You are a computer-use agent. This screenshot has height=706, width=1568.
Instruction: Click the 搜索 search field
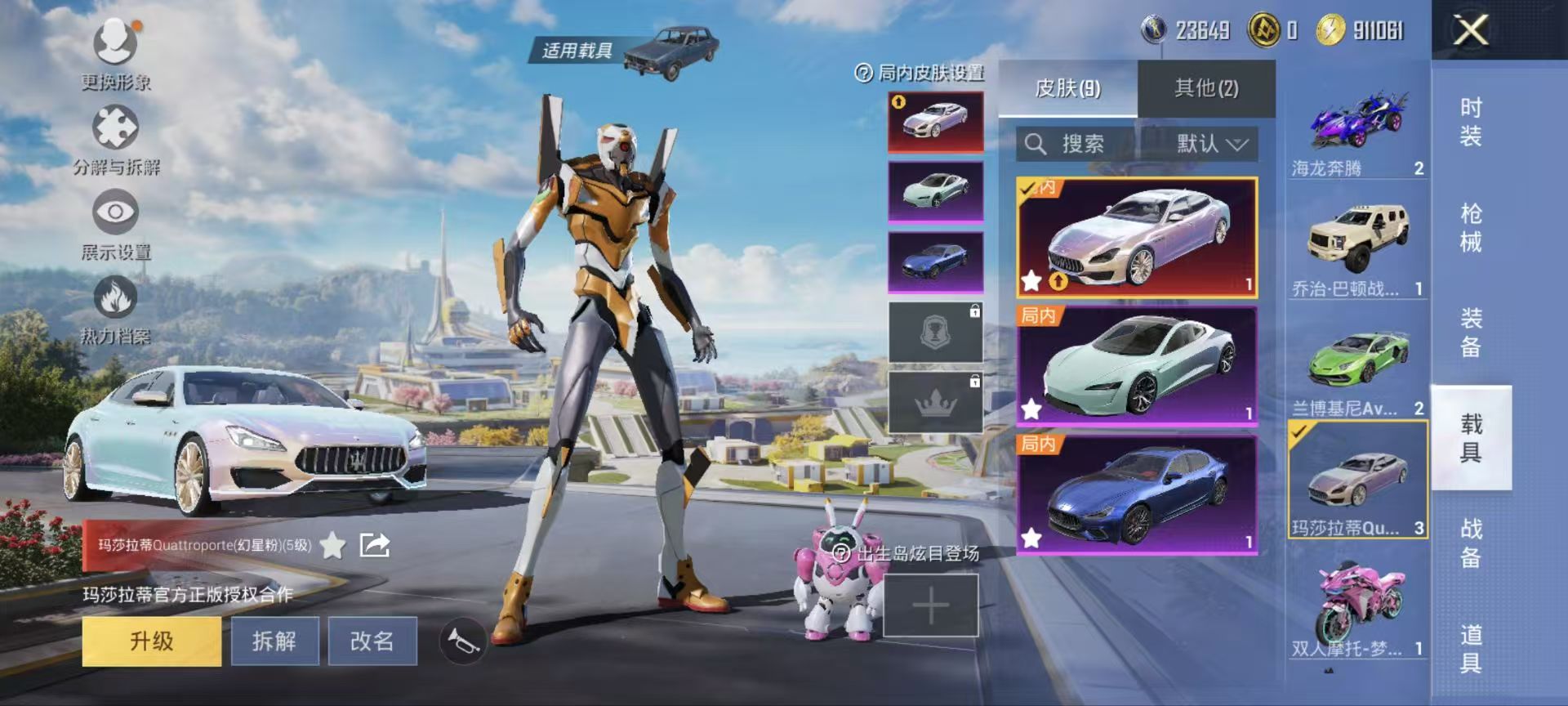click(x=1078, y=145)
